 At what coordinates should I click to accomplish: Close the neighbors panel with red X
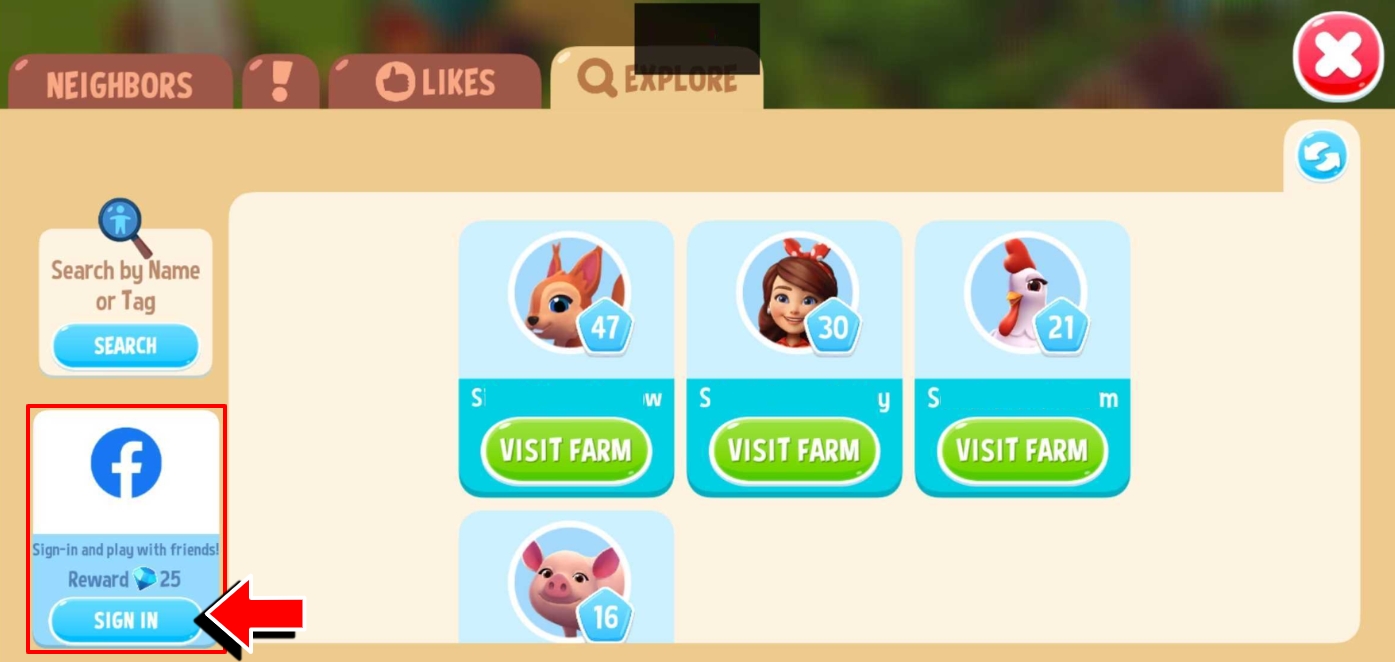point(1338,57)
